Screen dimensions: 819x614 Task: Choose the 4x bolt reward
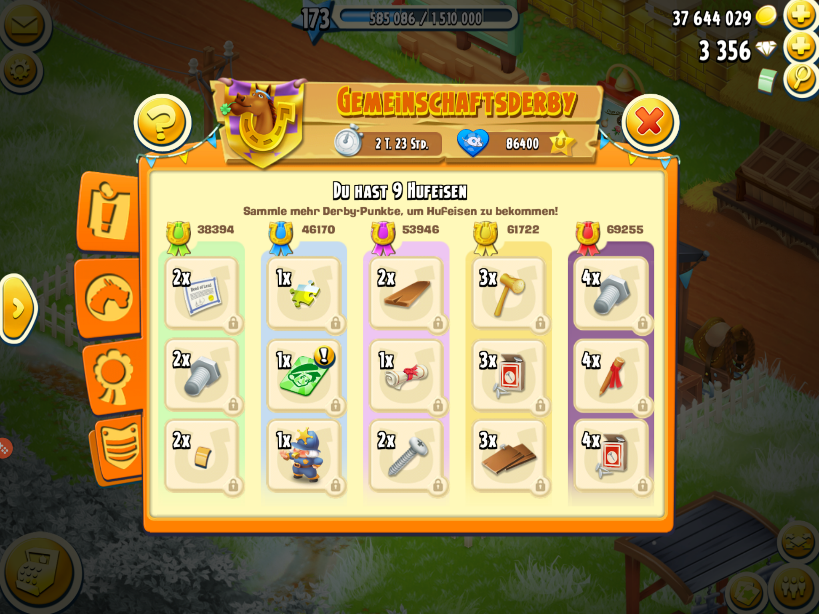tap(612, 294)
